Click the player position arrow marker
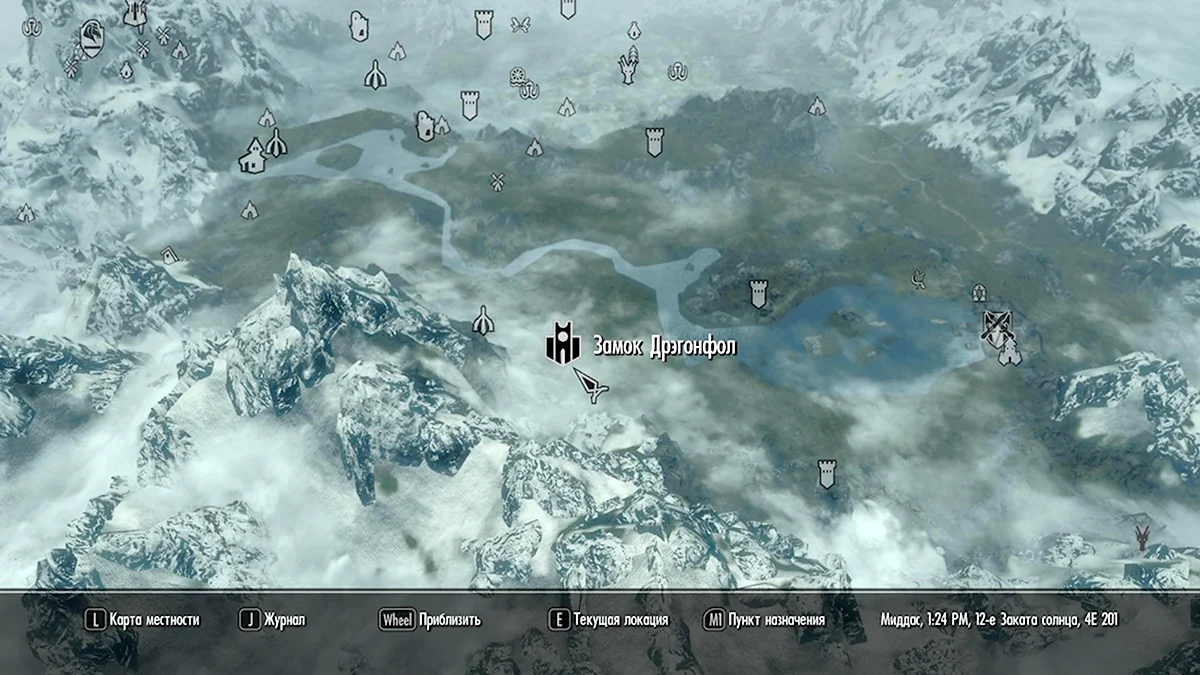Image resolution: width=1200 pixels, height=675 pixels. point(590,386)
